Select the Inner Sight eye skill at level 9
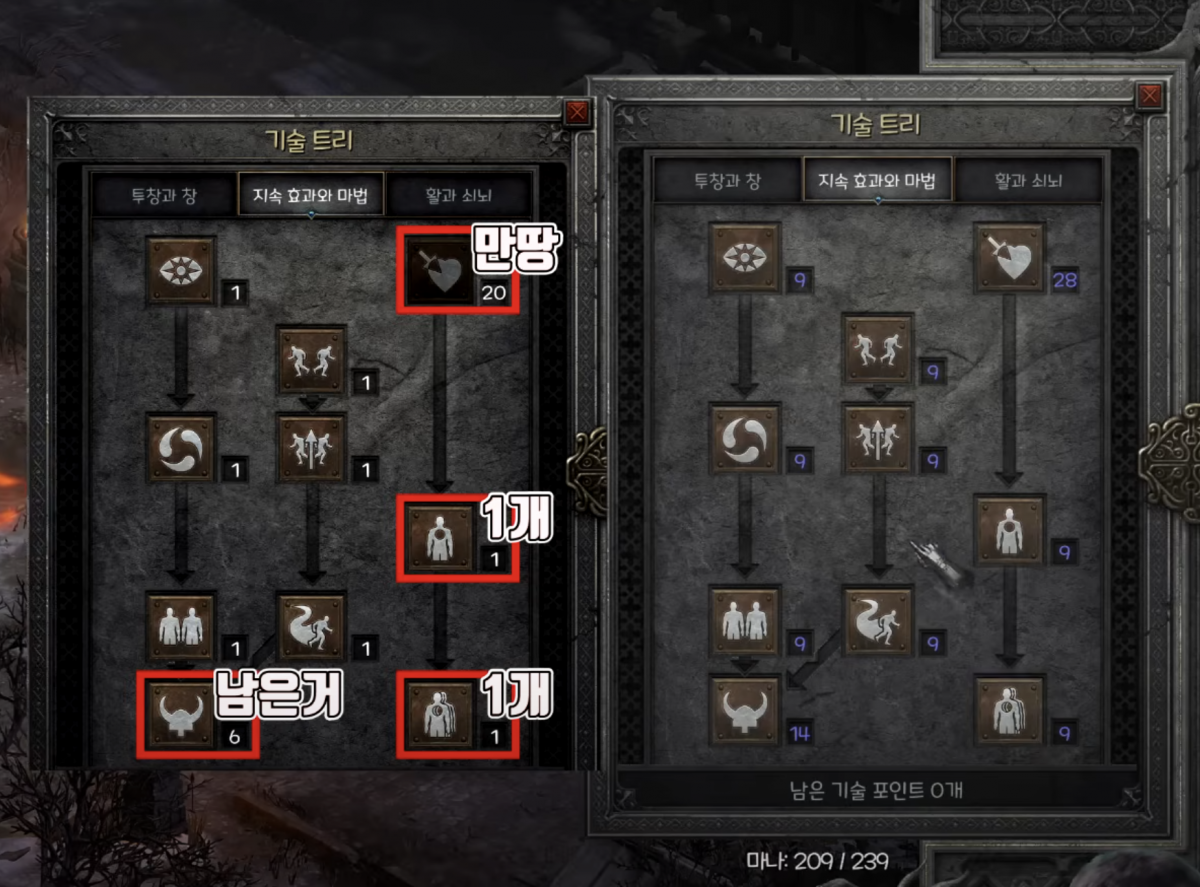This screenshot has height=887, width=1200. [x=745, y=258]
